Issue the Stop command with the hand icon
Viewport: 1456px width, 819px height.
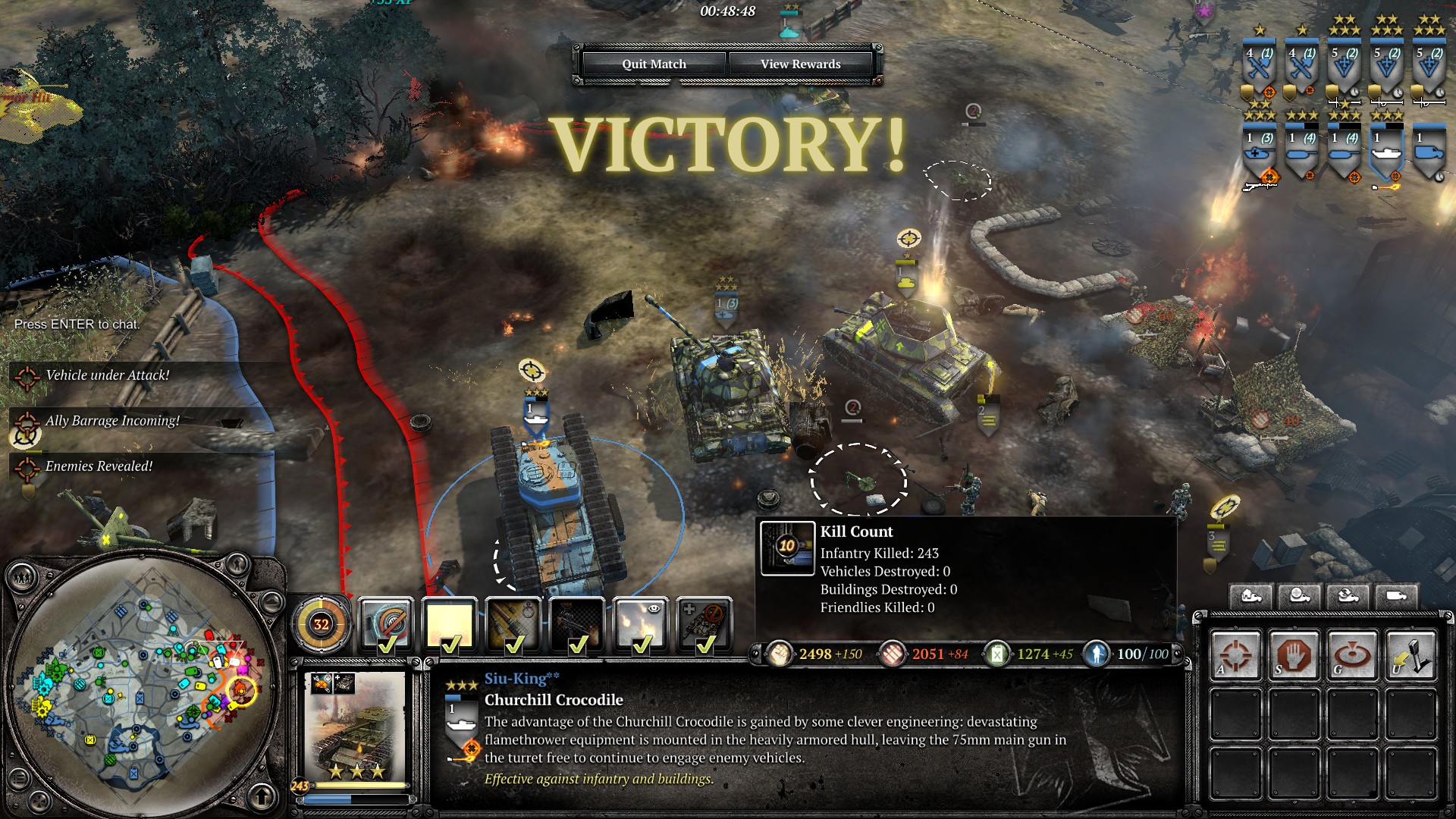1294,654
